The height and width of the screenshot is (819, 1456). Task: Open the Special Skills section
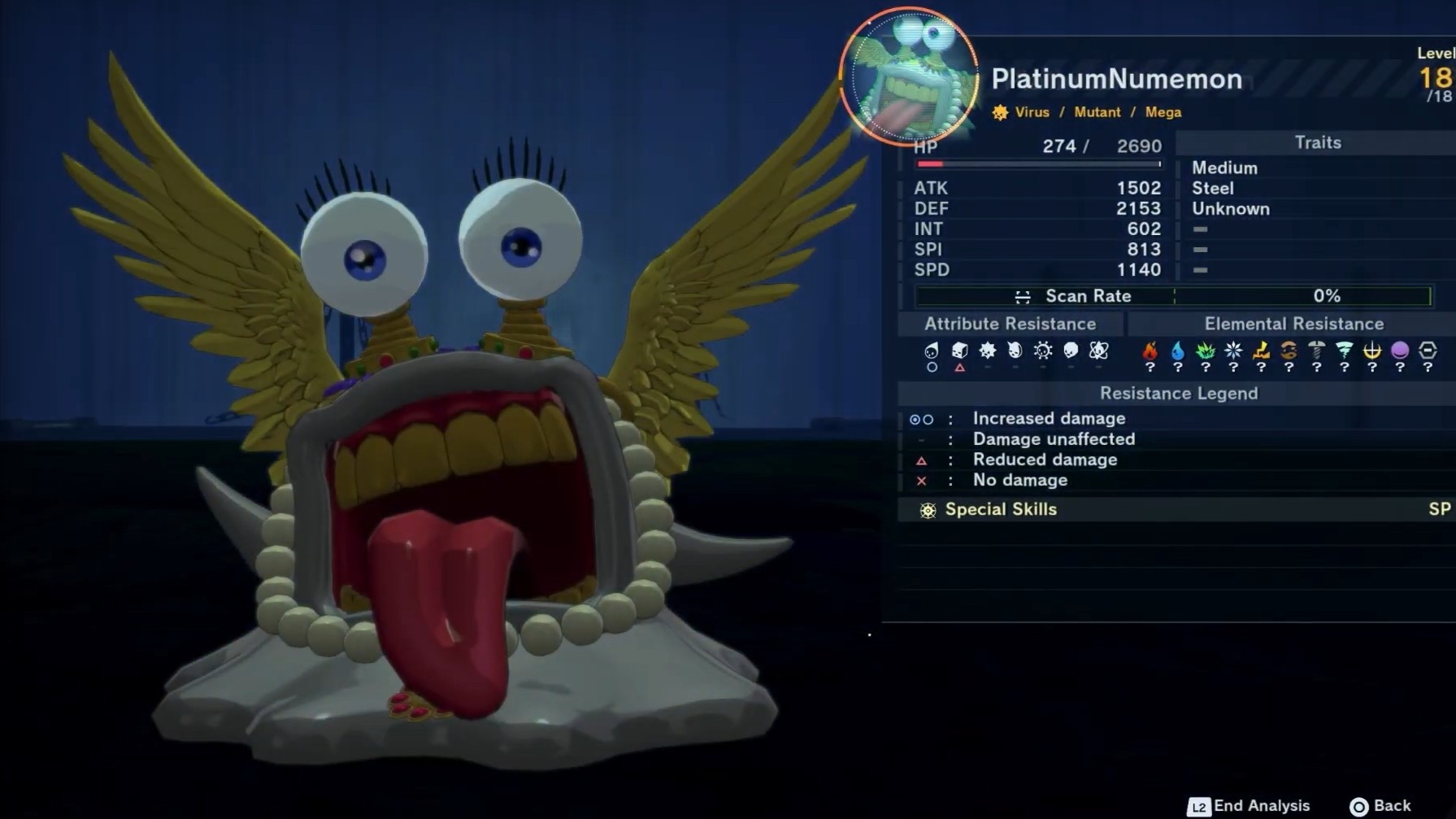tap(1000, 510)
